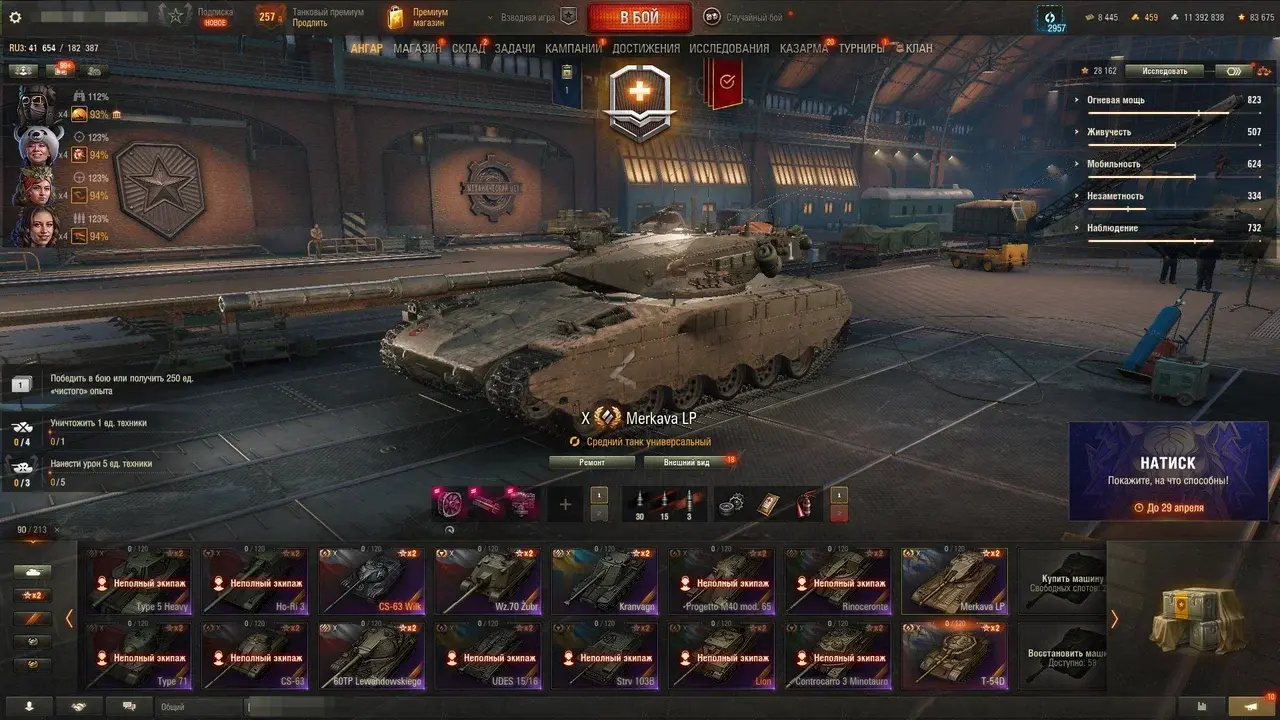Open the ТУРНИРЫ tab
This screenshot has width=1280, height=720.
click(861, 48)
